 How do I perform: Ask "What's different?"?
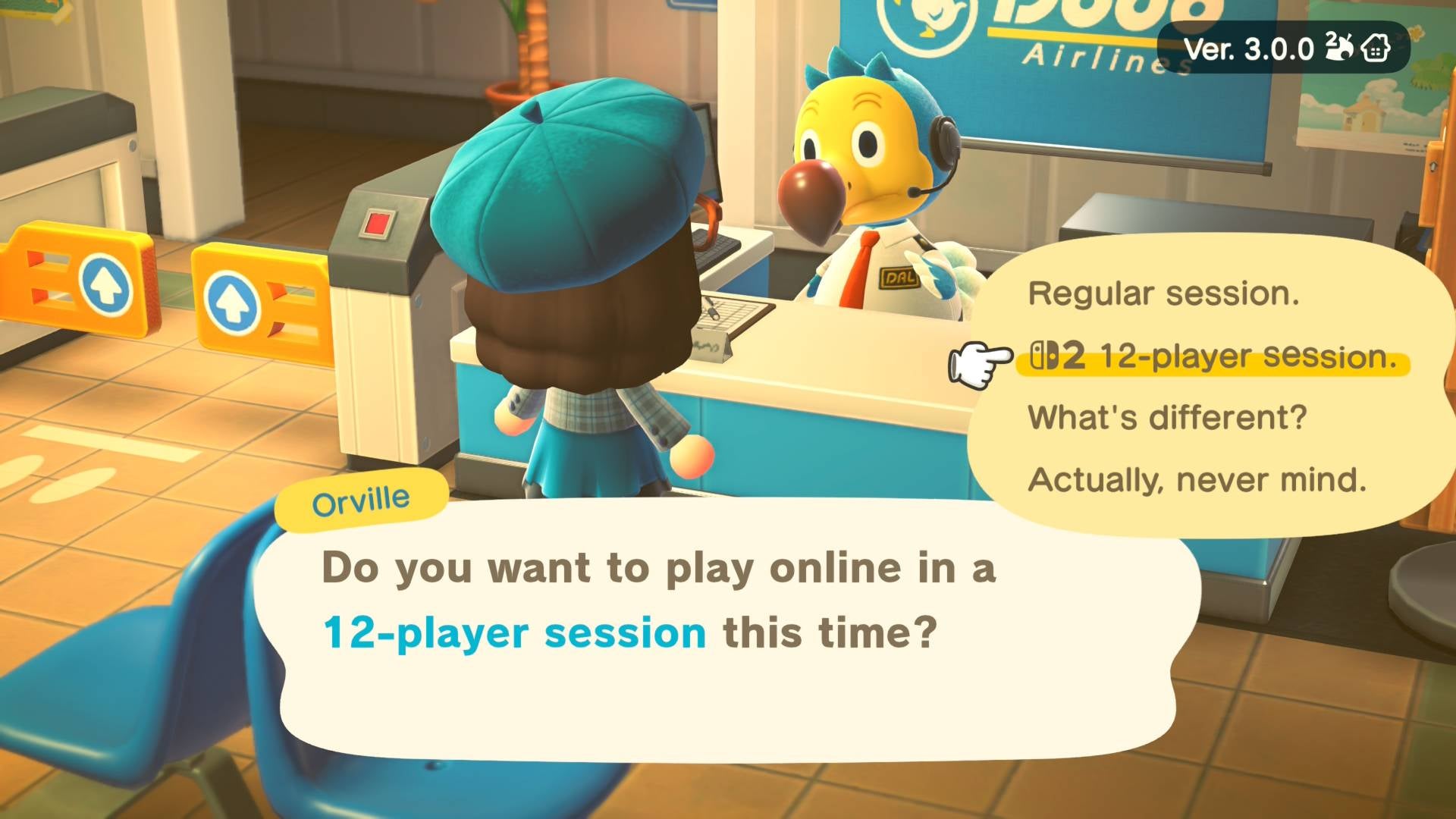pos(1167,418)
